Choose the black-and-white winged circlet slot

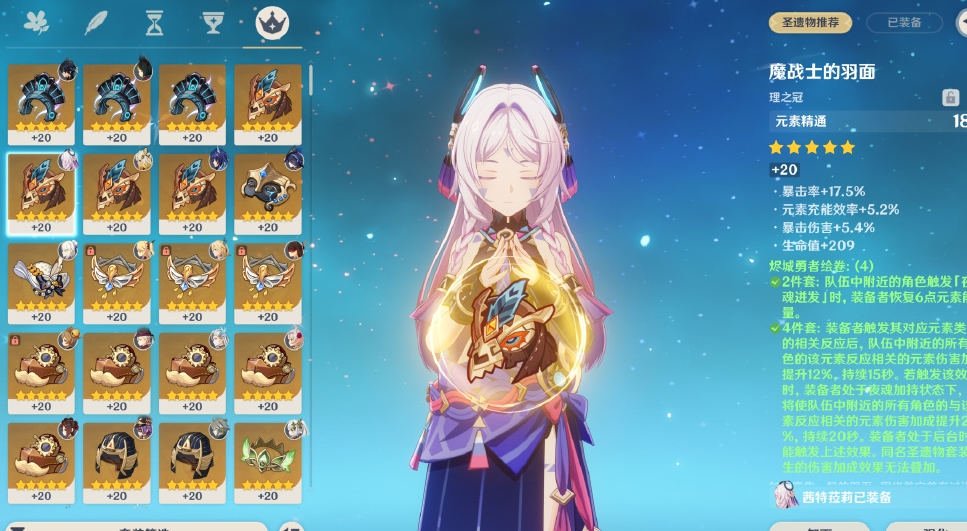[41, 280]
